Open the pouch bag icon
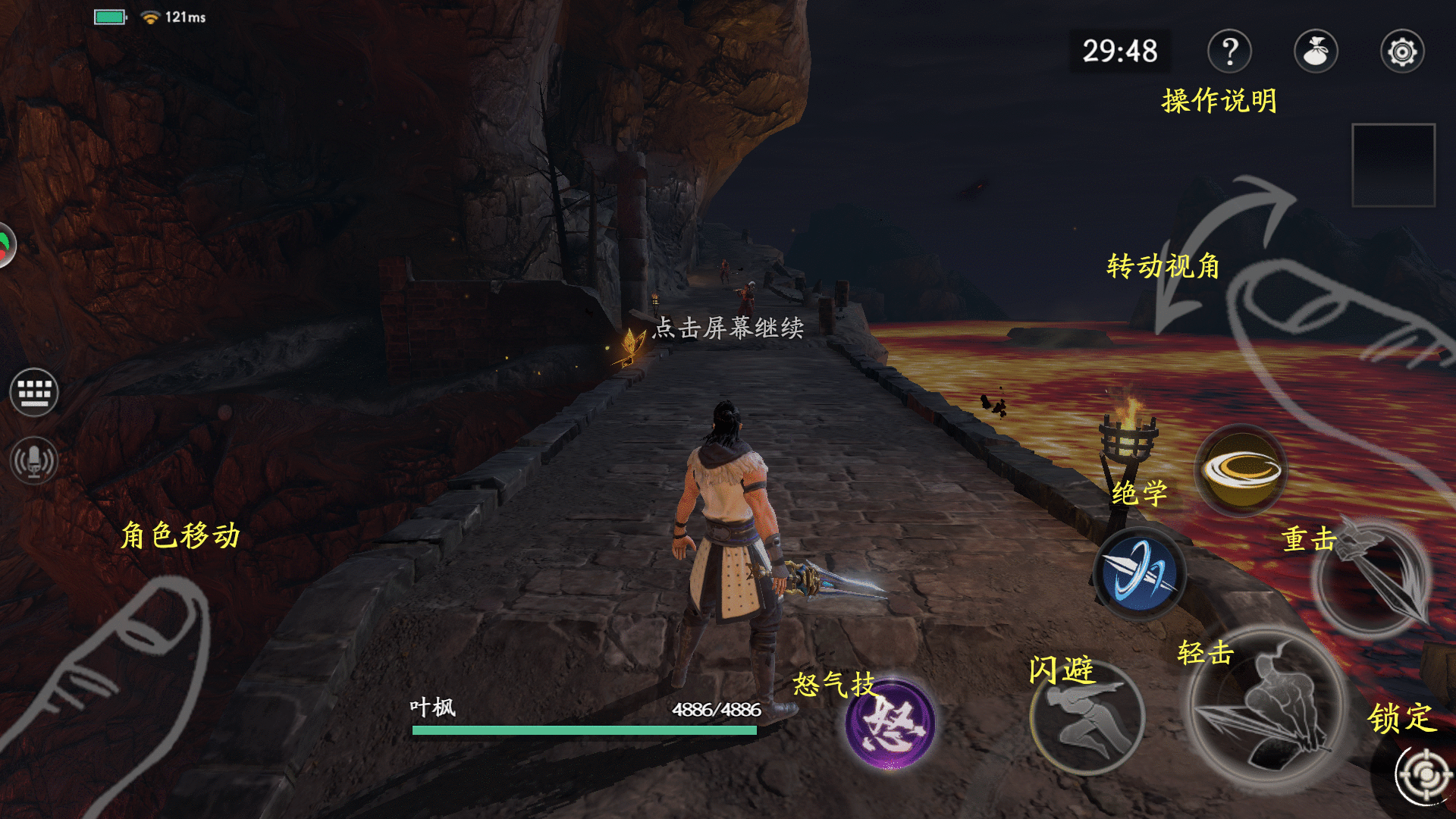The image size is (1456, 819). click(1316, 52)
